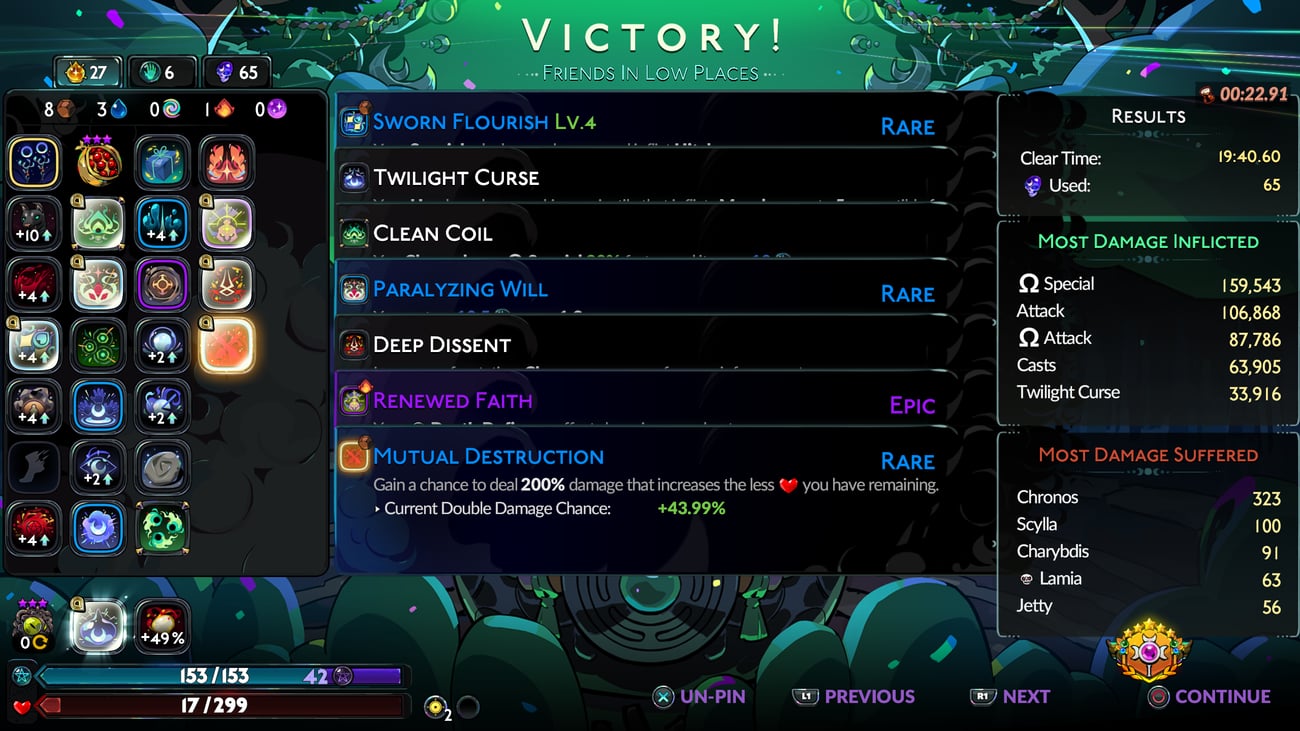Open the Previous results page

coord(856,697)
